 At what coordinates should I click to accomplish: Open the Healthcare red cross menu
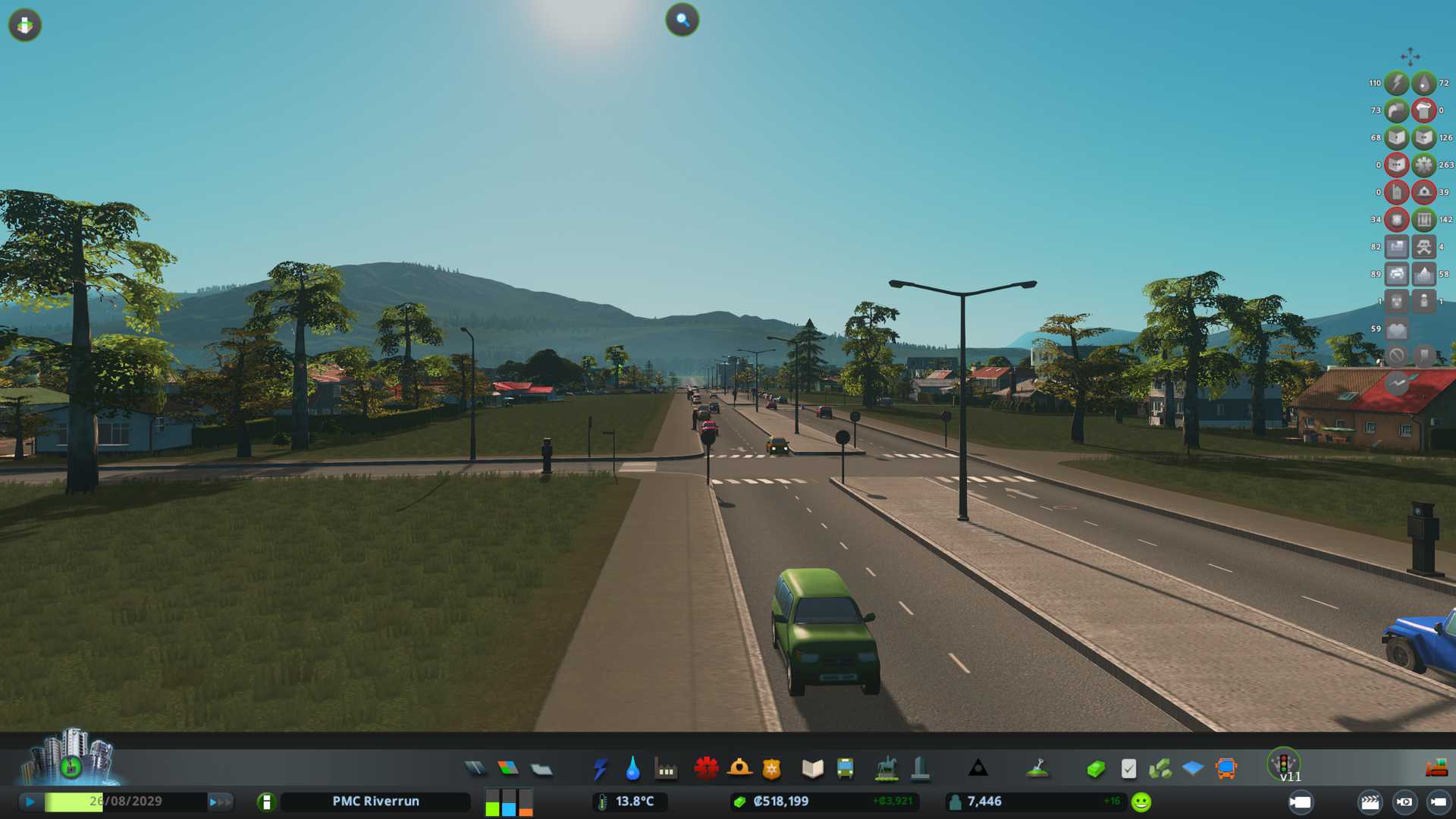coord(706,769)
